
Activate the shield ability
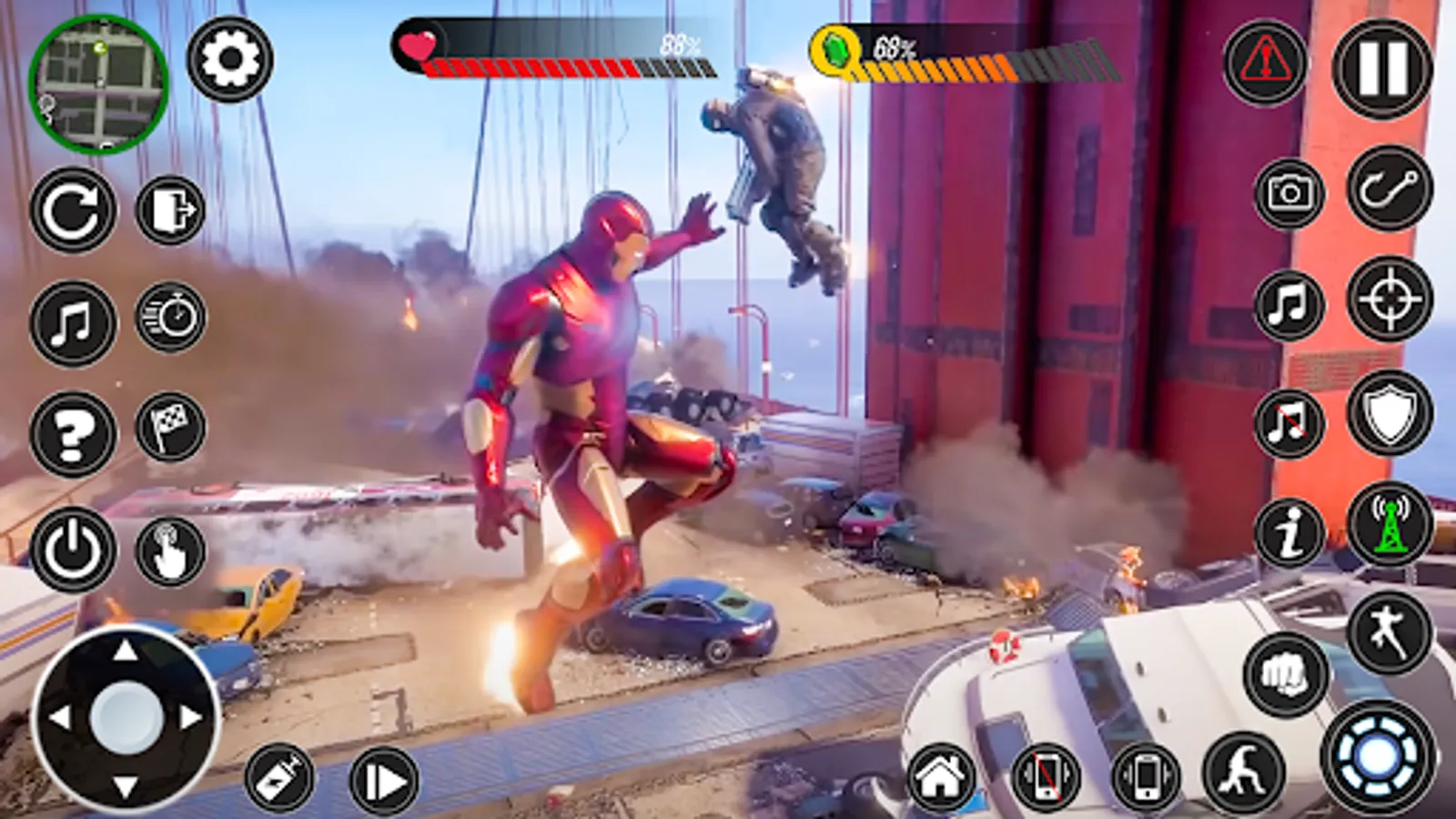(1390, 414)
